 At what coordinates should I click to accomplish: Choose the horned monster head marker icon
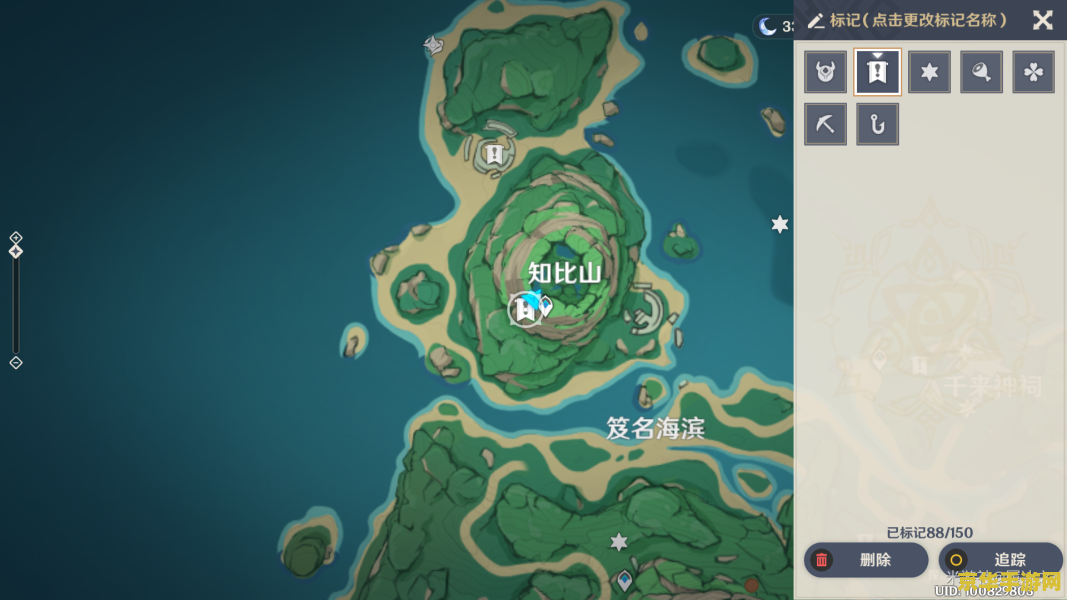(826, 72)
